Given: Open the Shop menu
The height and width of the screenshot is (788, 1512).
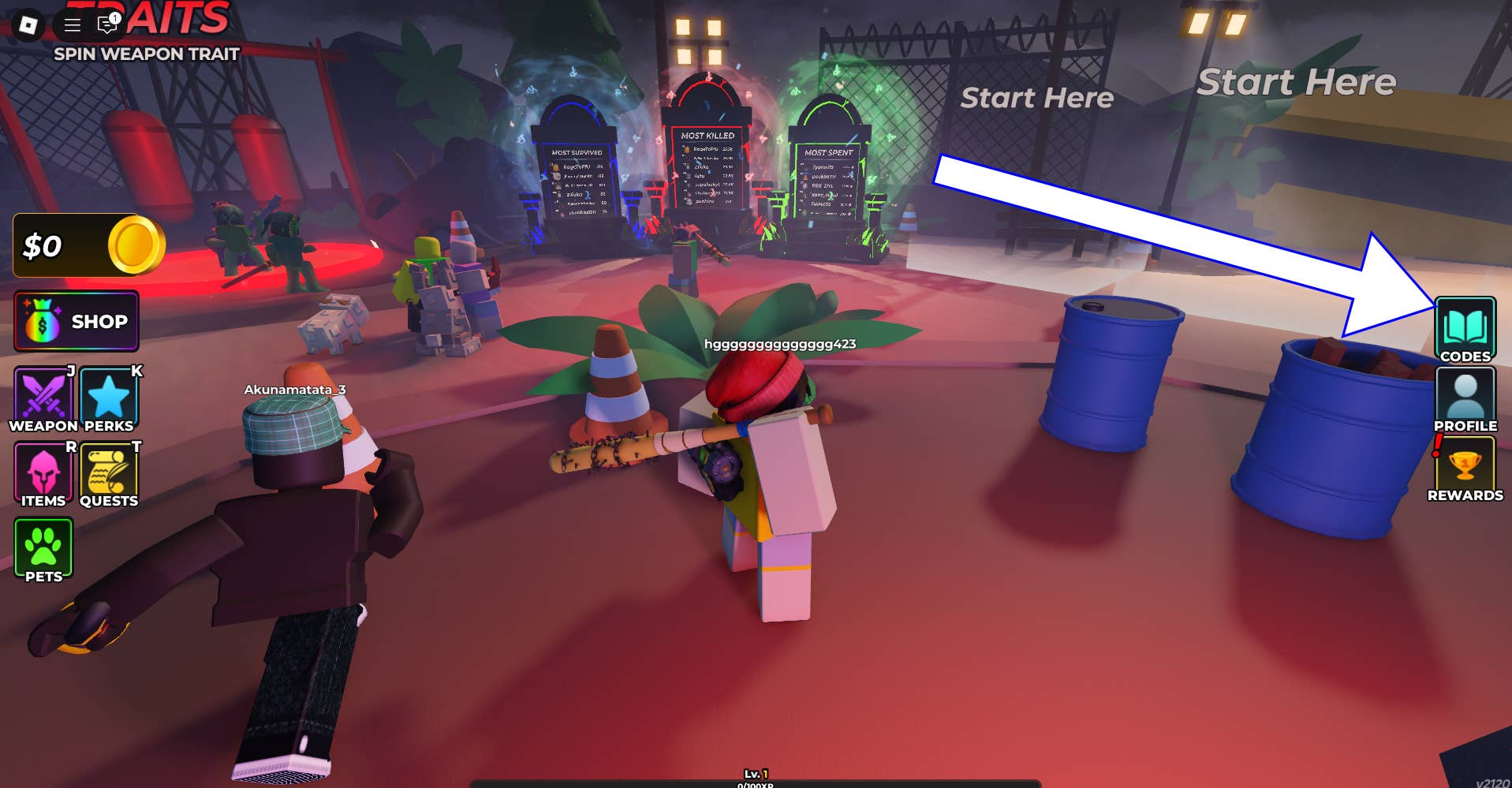Looking at the screenshot, I should tap(77, 321).
